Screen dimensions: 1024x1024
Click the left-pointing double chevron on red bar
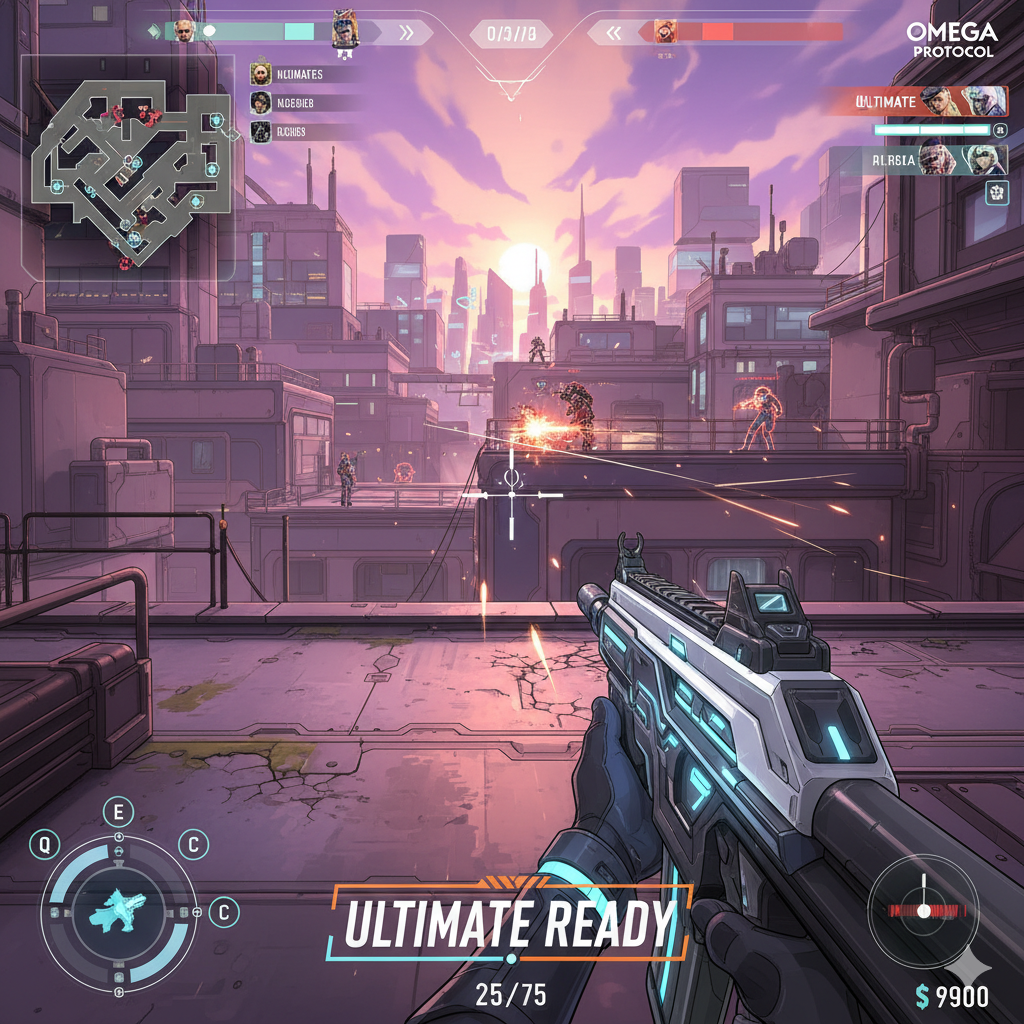tap(612, 33)
